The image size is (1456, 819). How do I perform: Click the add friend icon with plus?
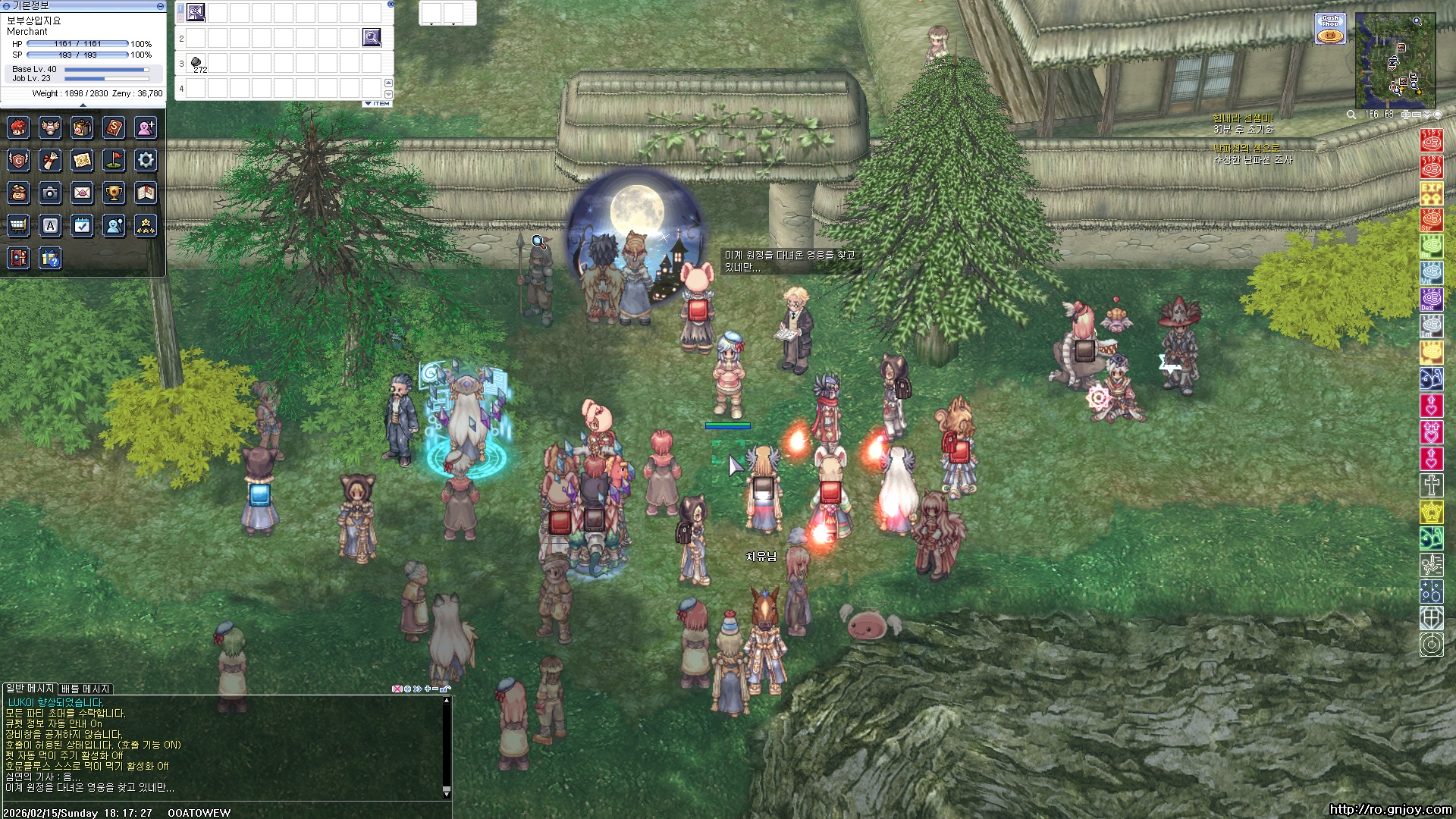tap(146, 127)
